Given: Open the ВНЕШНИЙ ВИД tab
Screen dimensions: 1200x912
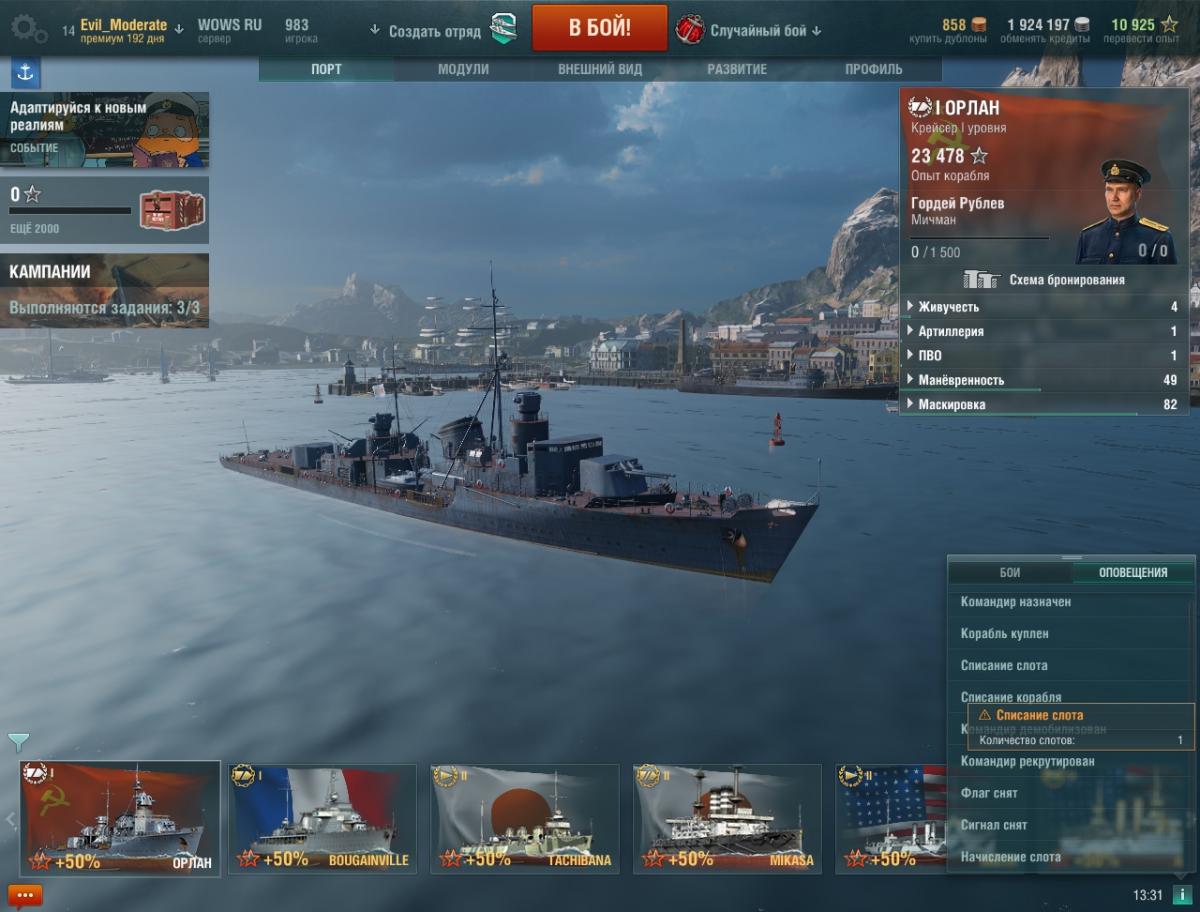Looking at the screenshot, I should pyautogui.click(x=600, y=69).
